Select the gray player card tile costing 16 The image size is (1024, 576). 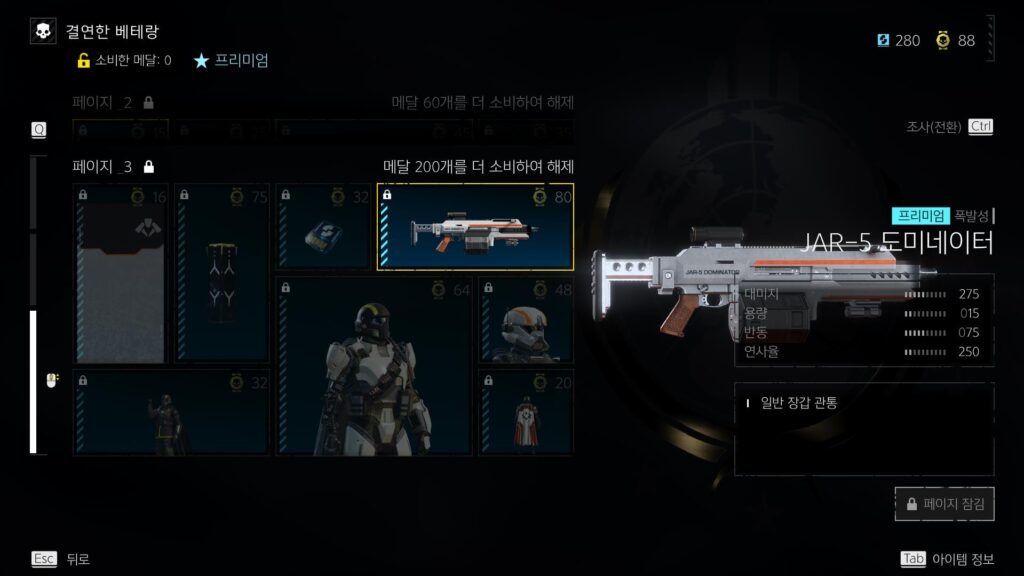120,272
